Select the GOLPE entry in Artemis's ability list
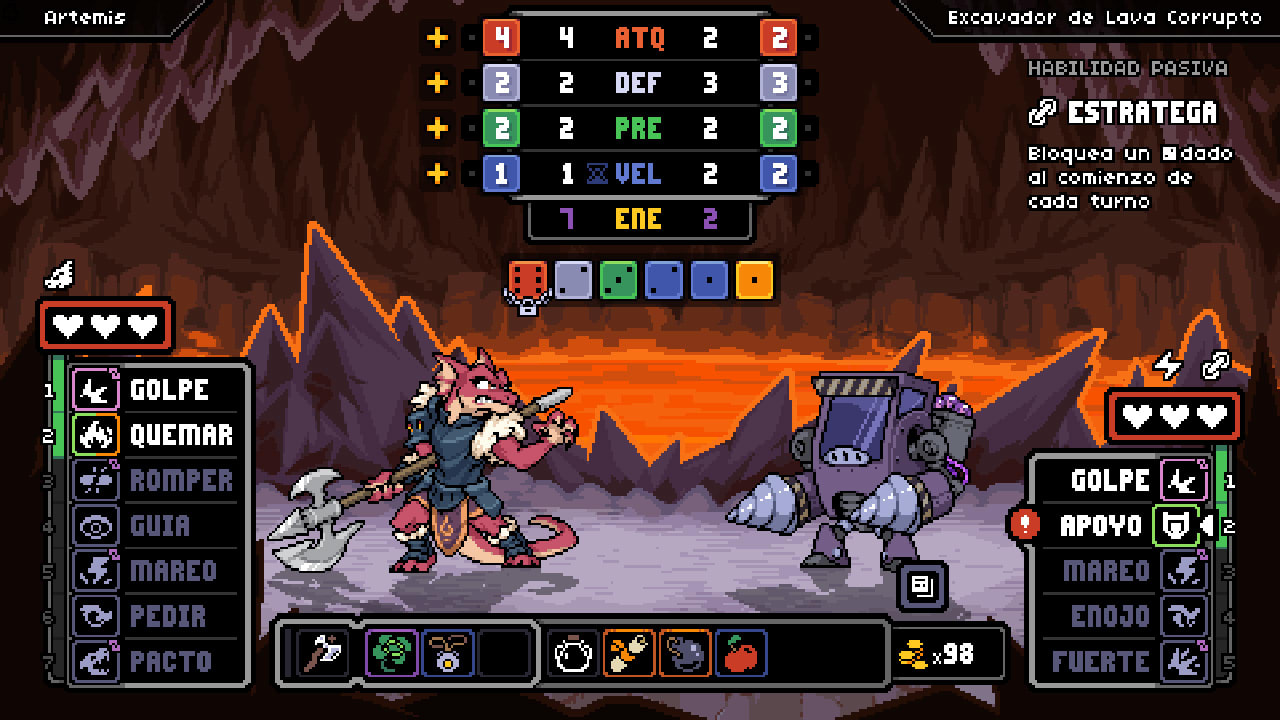The width and height of the screenshot is (1280, 720). (95, 391)
